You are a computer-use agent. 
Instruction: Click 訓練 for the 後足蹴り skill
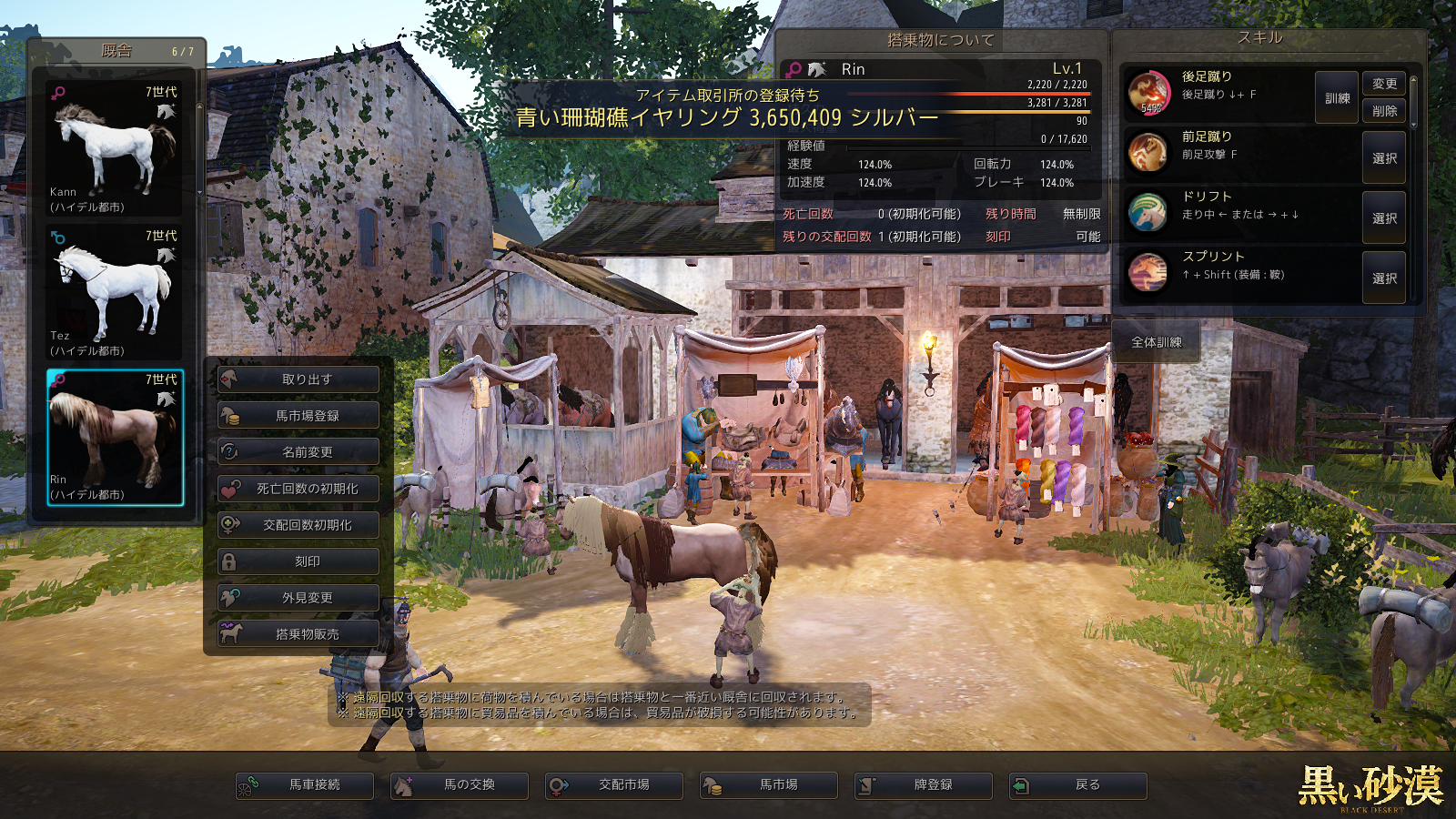point(1337,98)
